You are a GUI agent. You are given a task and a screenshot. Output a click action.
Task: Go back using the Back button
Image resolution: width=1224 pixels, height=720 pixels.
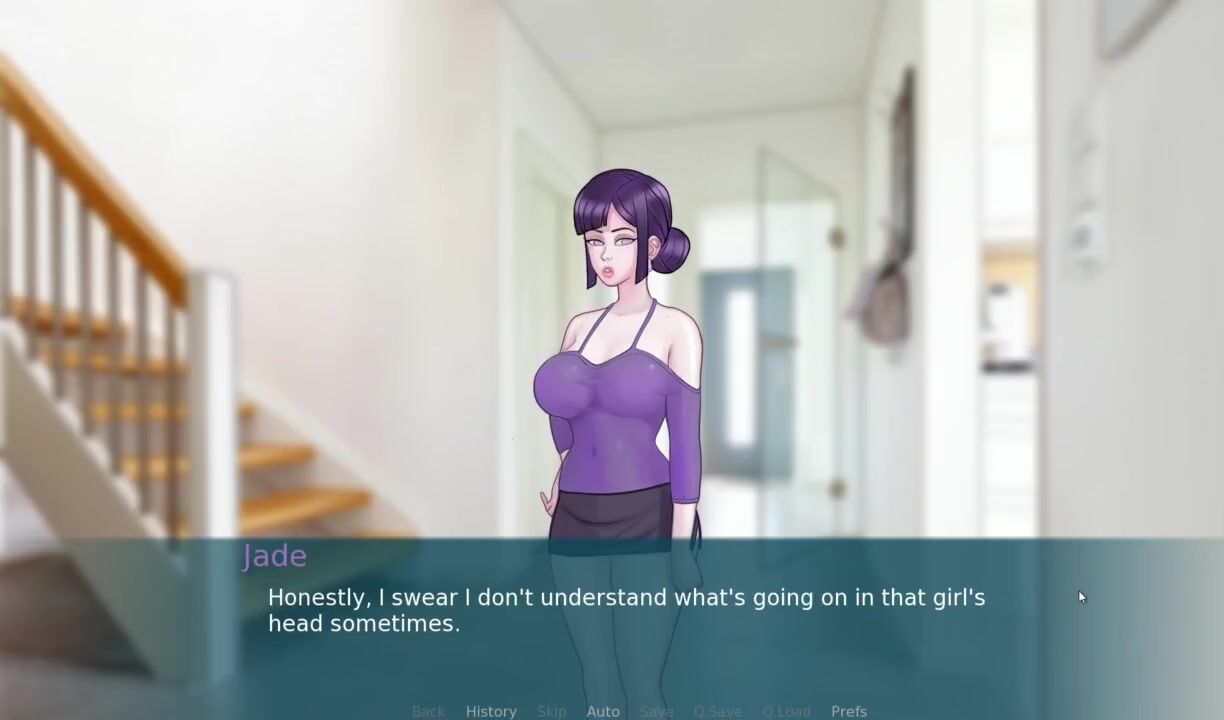(428, 711)
